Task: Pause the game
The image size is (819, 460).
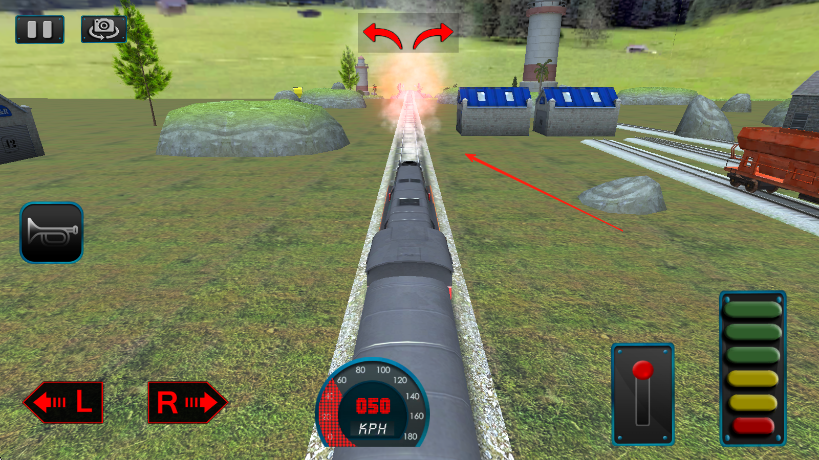Action: point(40,29)
